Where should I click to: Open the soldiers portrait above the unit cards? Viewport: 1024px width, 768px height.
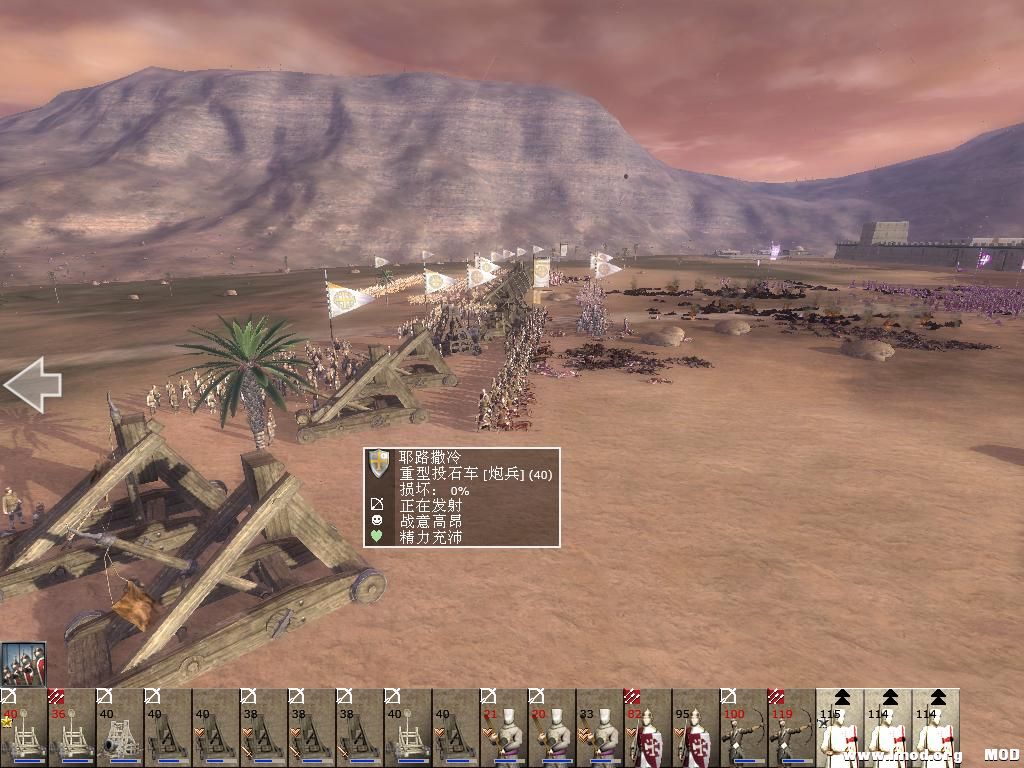[23, 664]
